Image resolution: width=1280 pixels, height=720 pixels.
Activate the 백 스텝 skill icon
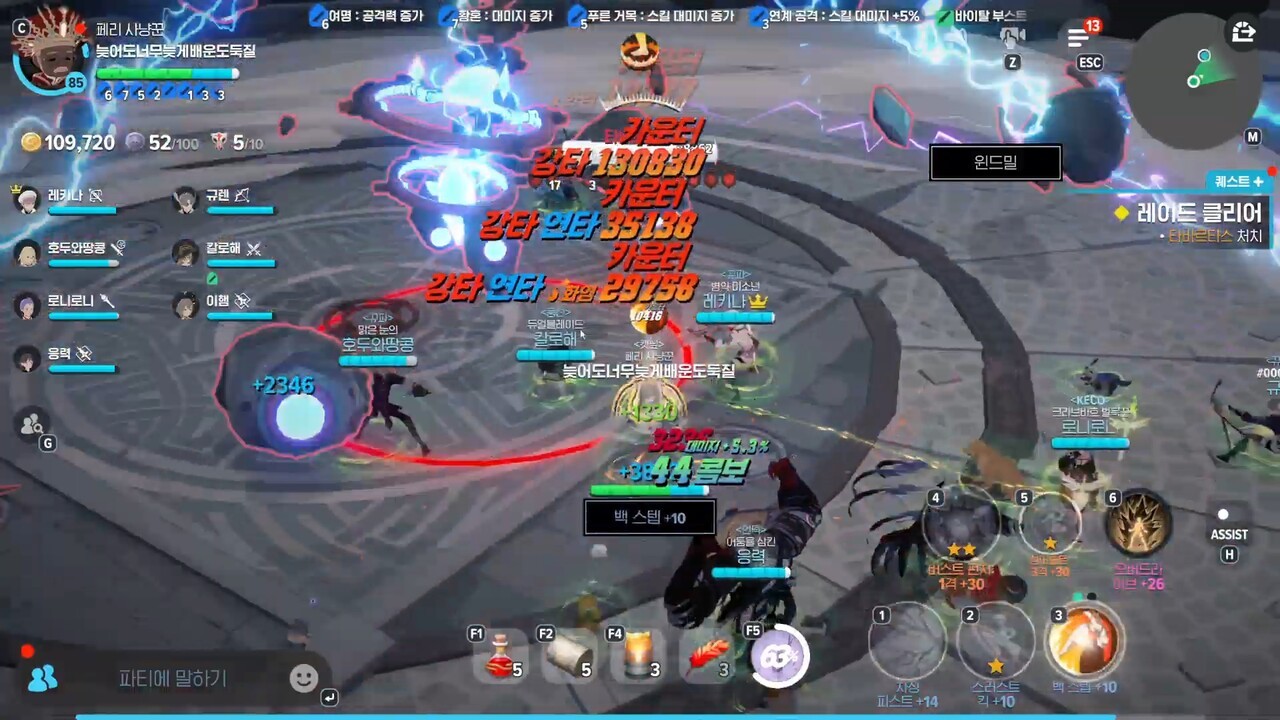[x=1085, y=641]
